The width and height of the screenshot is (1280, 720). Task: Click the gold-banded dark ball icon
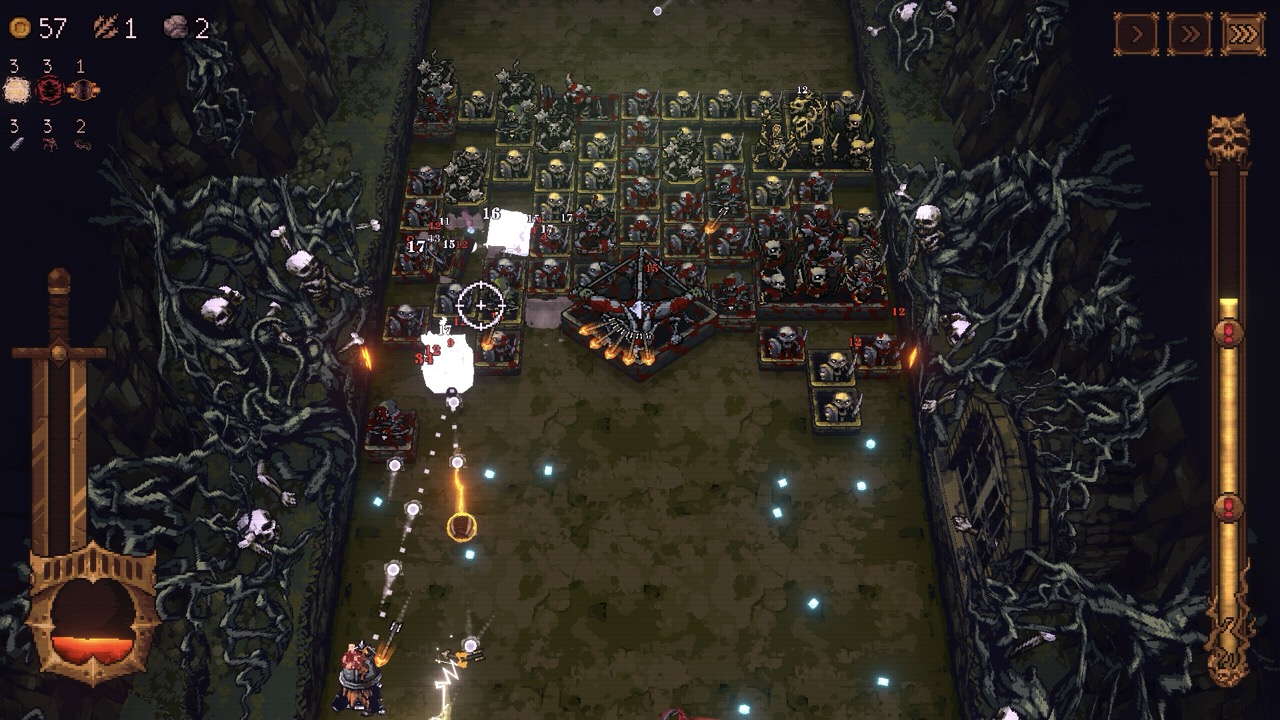(x=83, y=91)
